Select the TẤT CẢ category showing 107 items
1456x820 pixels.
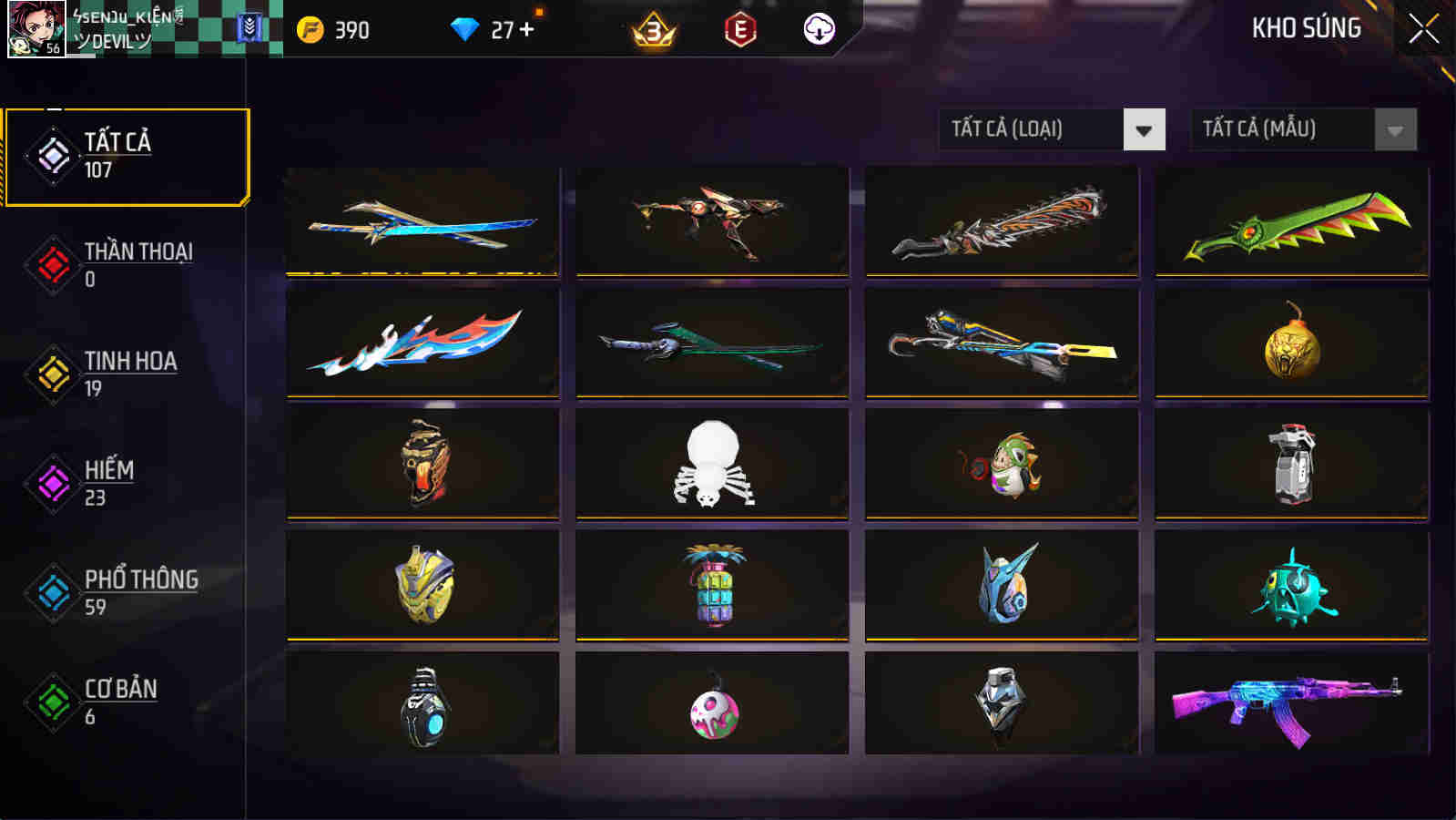click(127, 155)
